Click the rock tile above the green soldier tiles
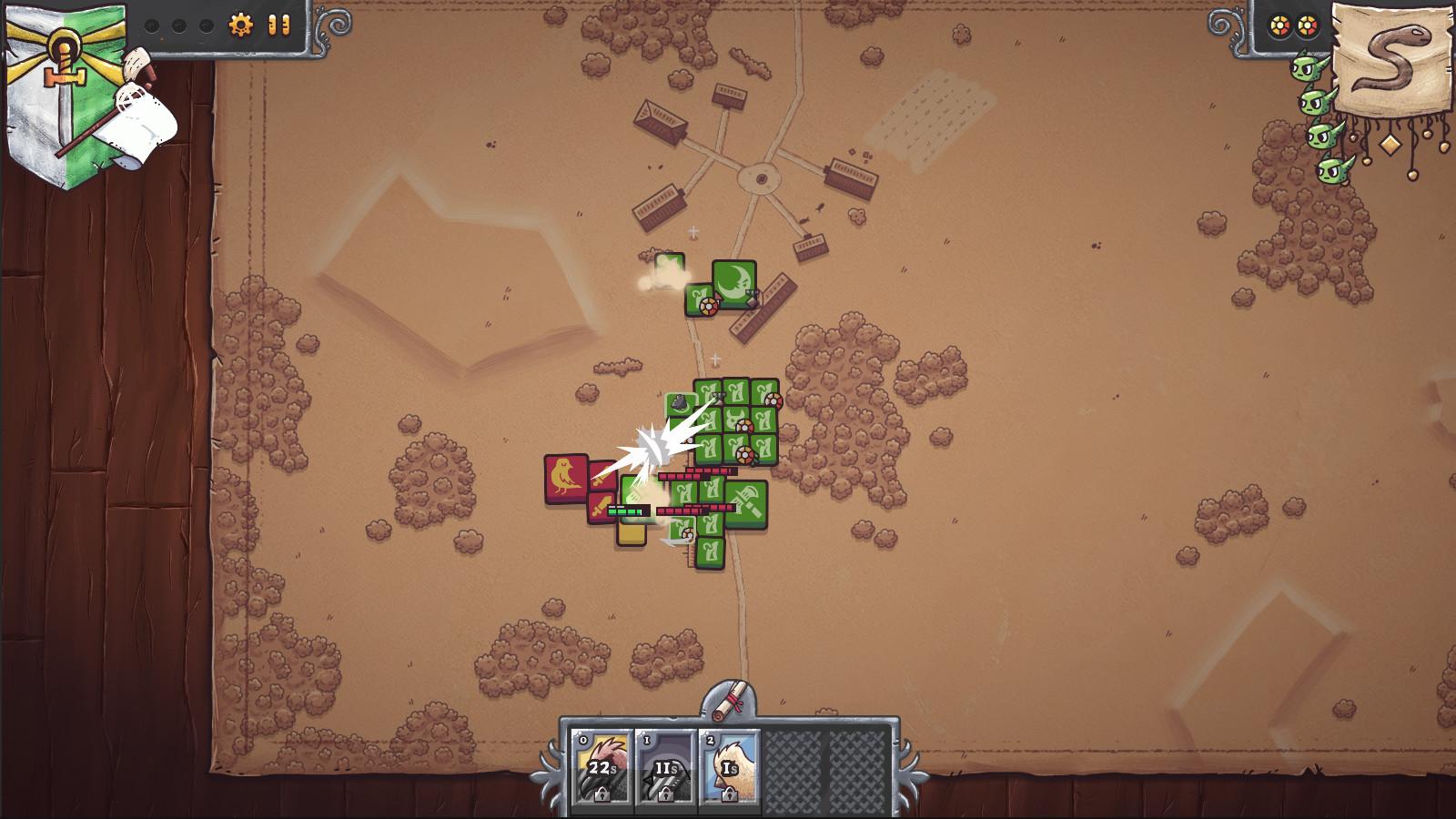The image size is (1456, 819). pos(679,402)
